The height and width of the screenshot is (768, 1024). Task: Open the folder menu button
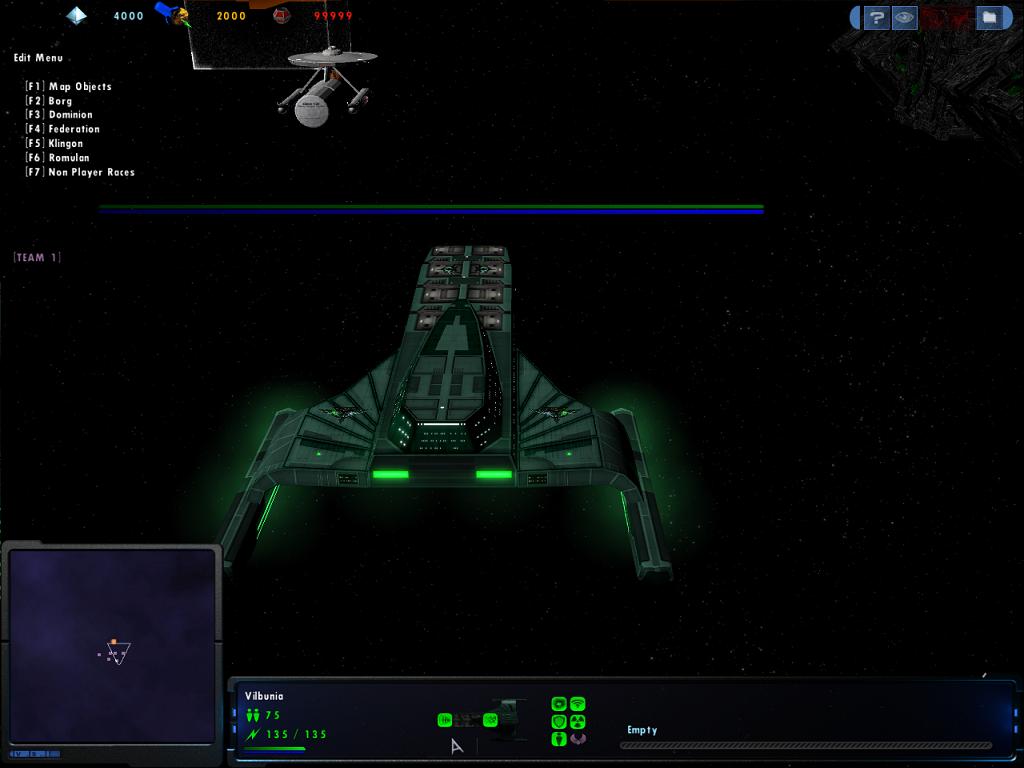click(x=988, y=17)
